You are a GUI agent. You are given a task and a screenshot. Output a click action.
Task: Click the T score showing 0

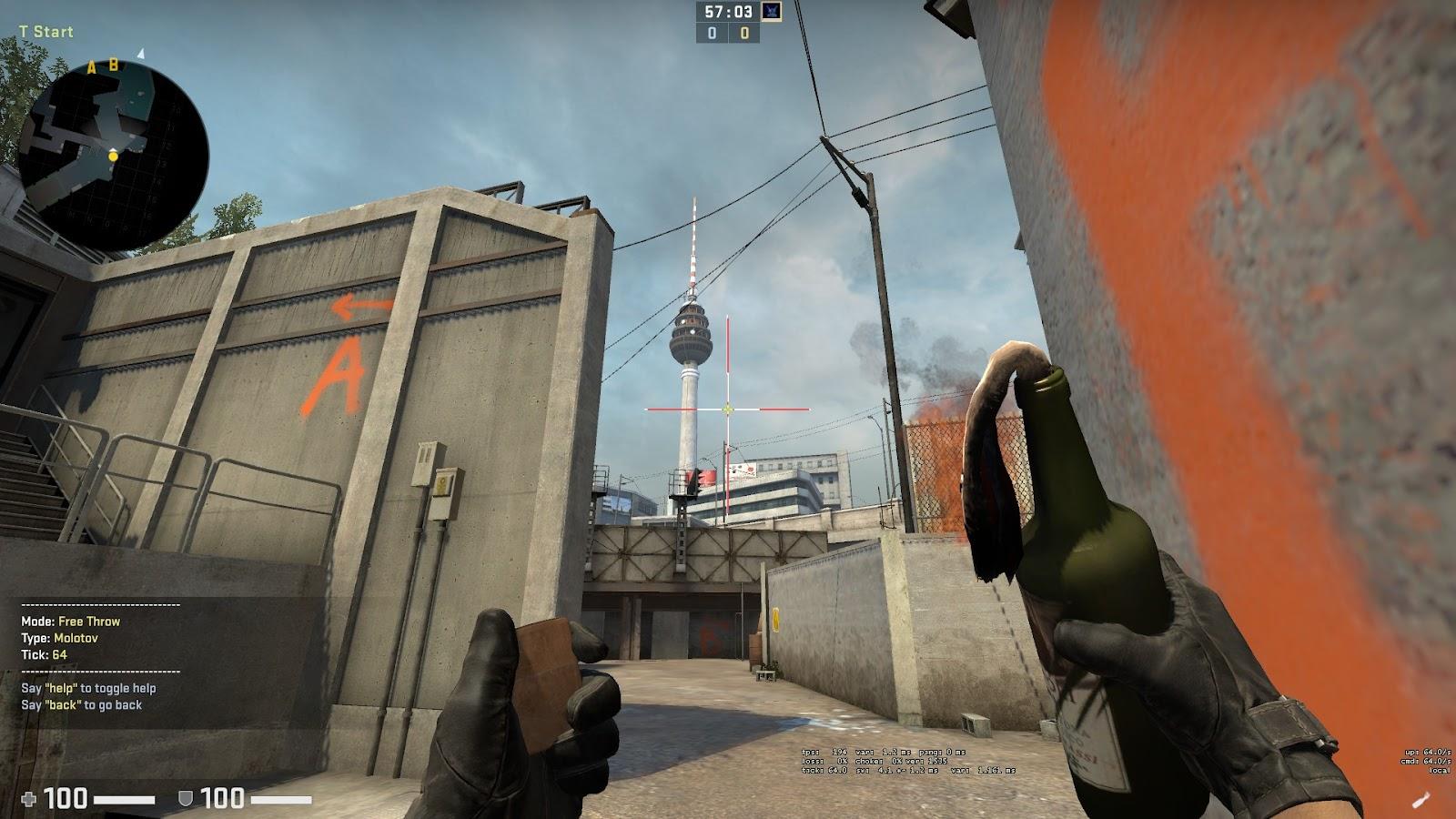tap(744, 35)
